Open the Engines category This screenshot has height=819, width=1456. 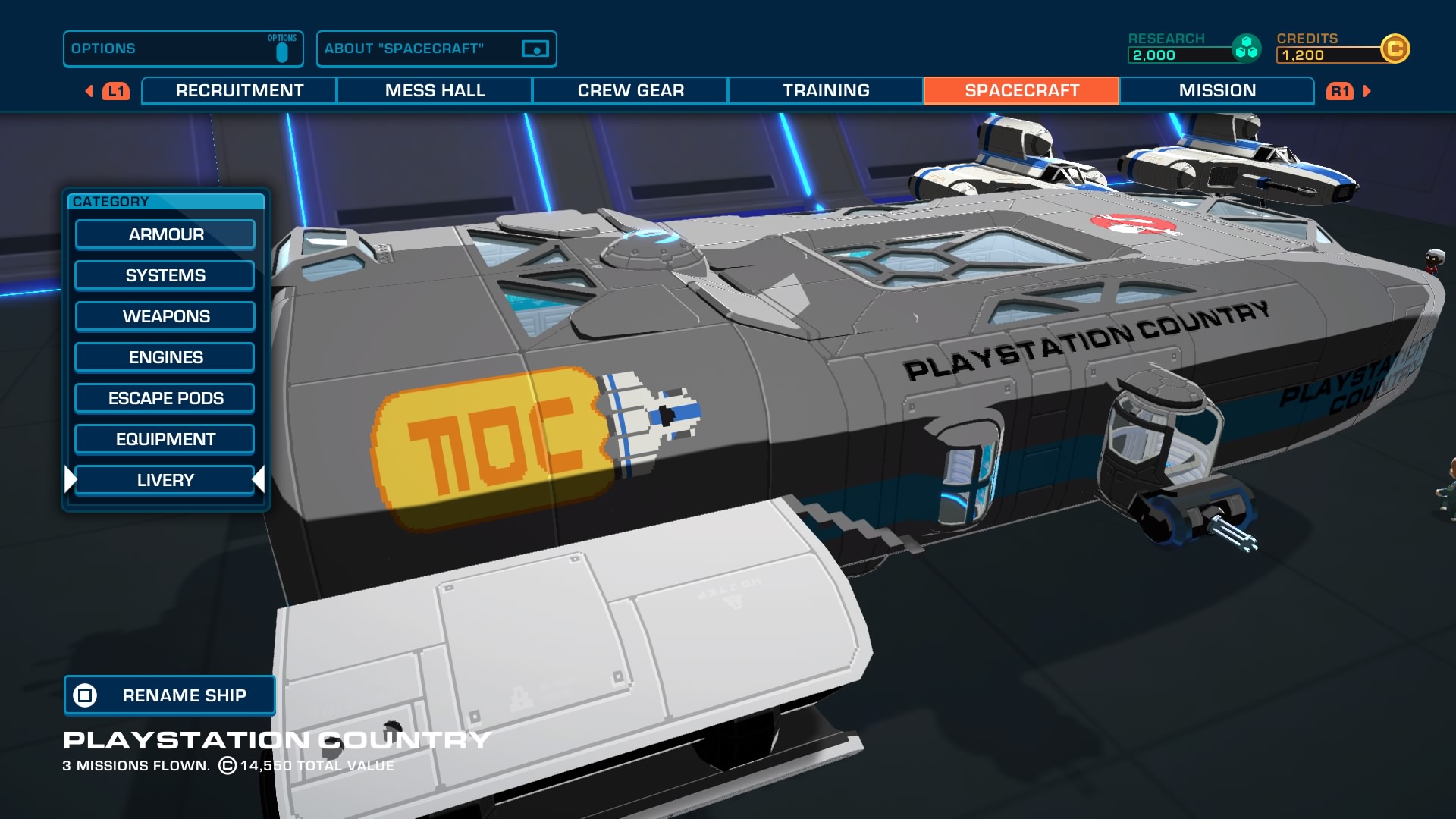165,358
